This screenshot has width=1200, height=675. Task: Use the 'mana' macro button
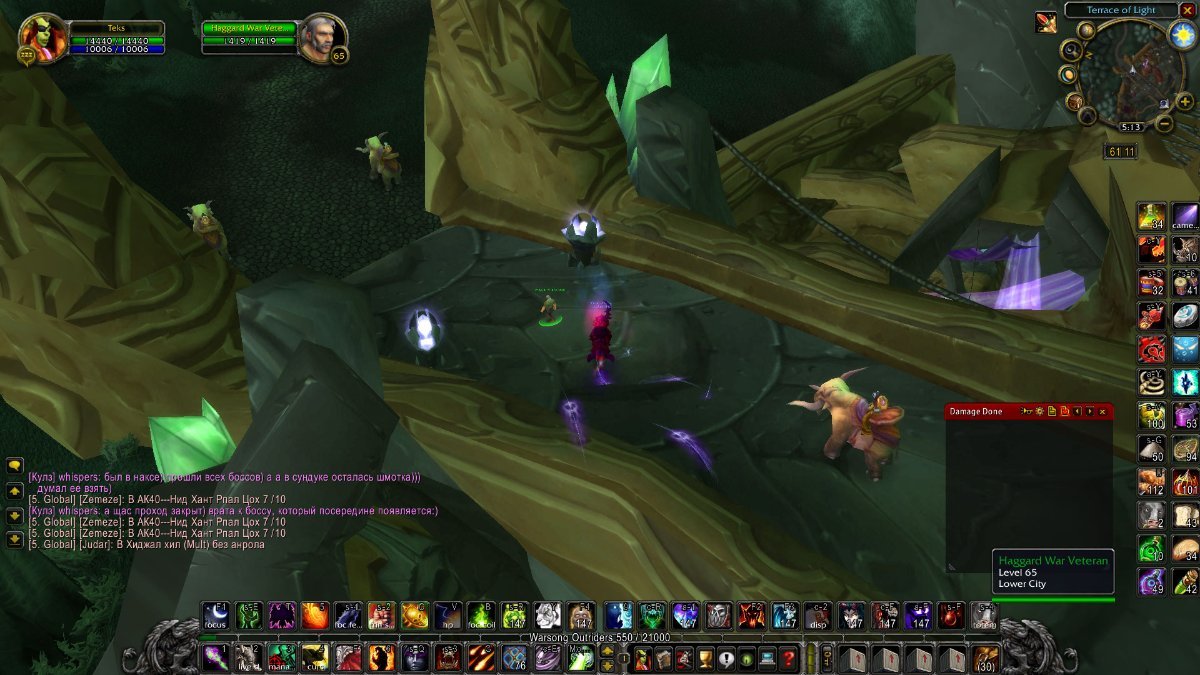point(281,657)
